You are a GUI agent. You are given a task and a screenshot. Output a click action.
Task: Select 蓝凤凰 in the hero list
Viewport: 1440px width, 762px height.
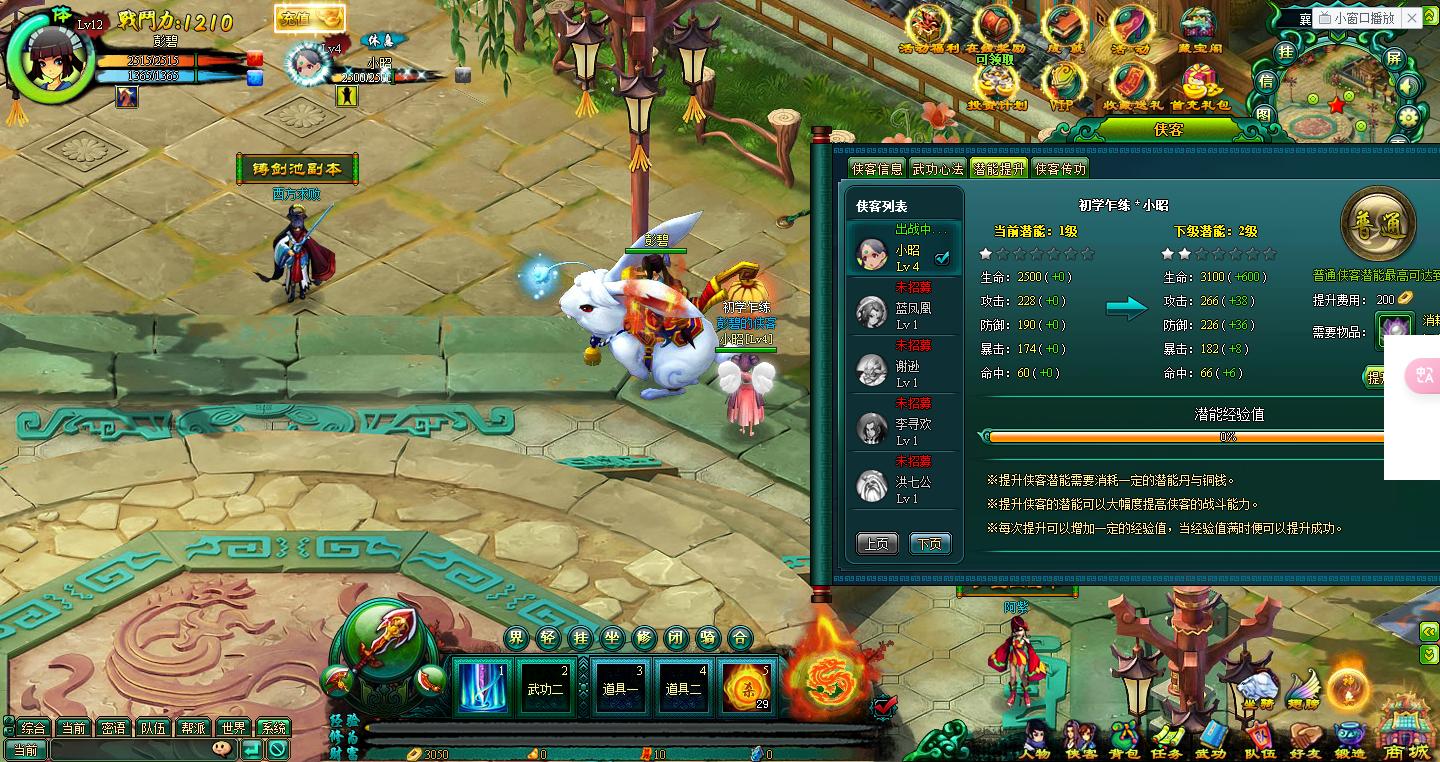pos(905,310)
